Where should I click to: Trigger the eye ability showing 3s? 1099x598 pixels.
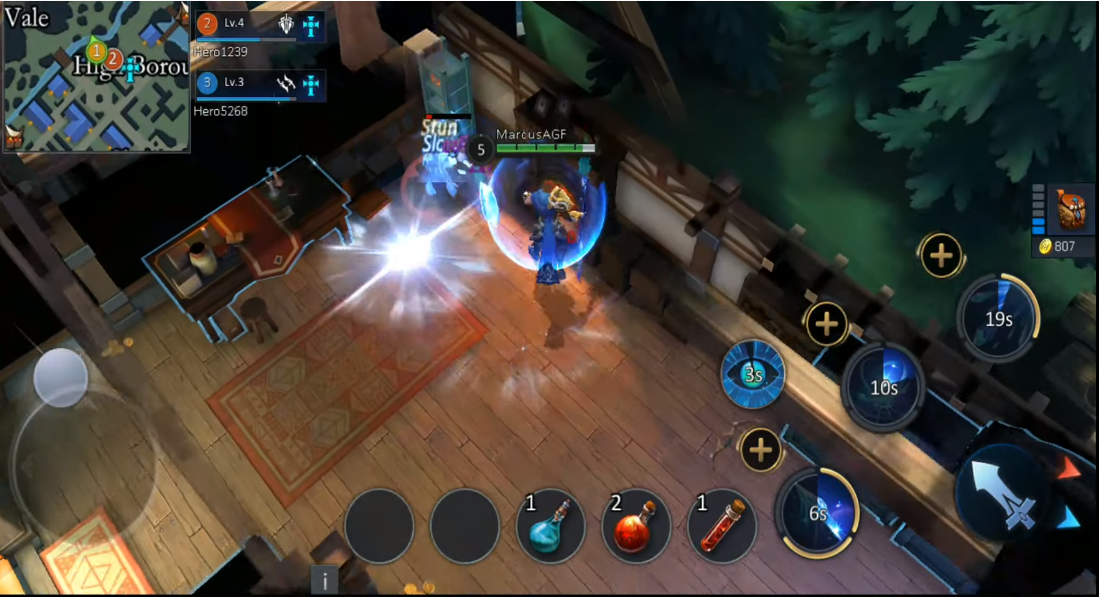click(x=753, y=375)
